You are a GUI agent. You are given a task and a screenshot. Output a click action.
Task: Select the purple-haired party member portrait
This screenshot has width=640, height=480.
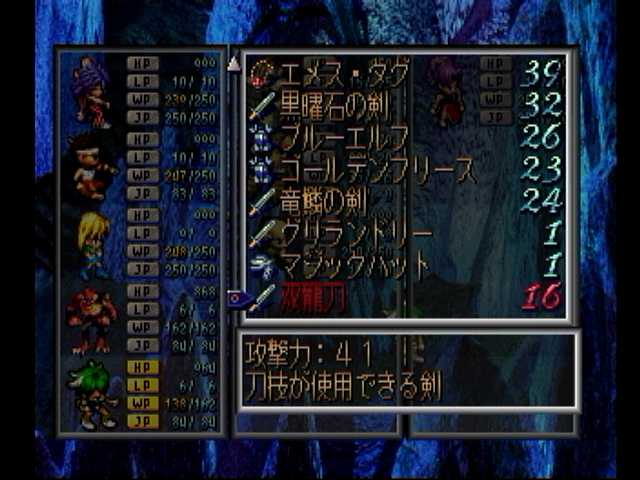tap(92, 91)
